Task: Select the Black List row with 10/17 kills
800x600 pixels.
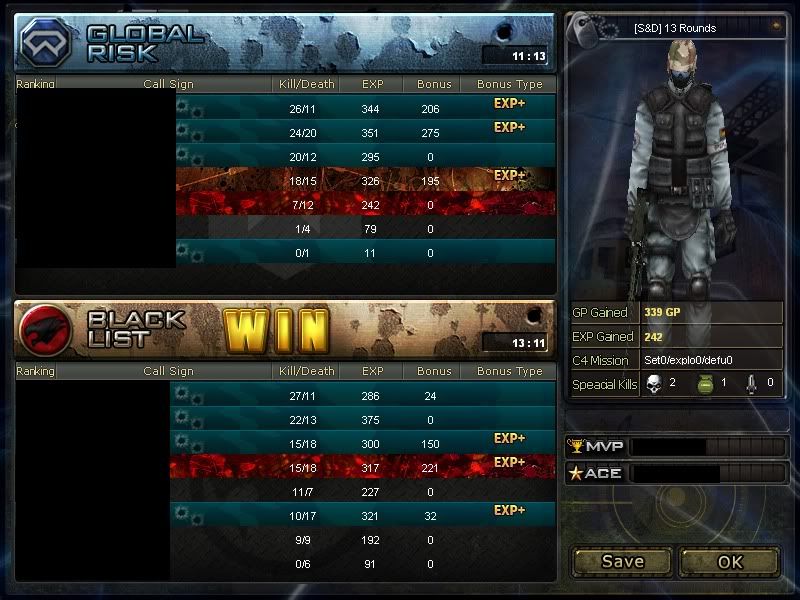Action: pyautogui.click(x=364, y=516)
